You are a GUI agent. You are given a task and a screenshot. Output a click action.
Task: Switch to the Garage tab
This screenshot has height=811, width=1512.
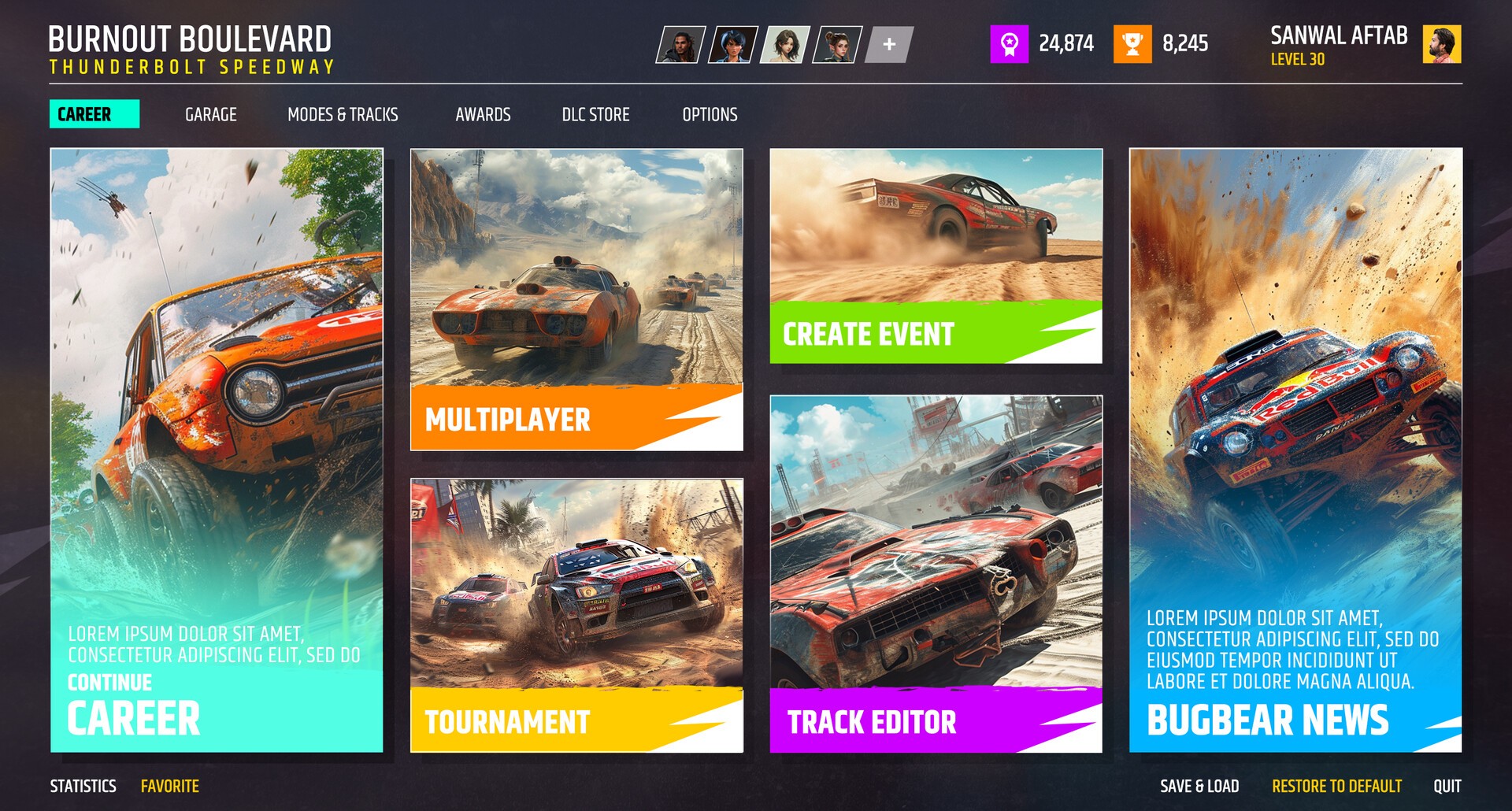pos(210,114)
